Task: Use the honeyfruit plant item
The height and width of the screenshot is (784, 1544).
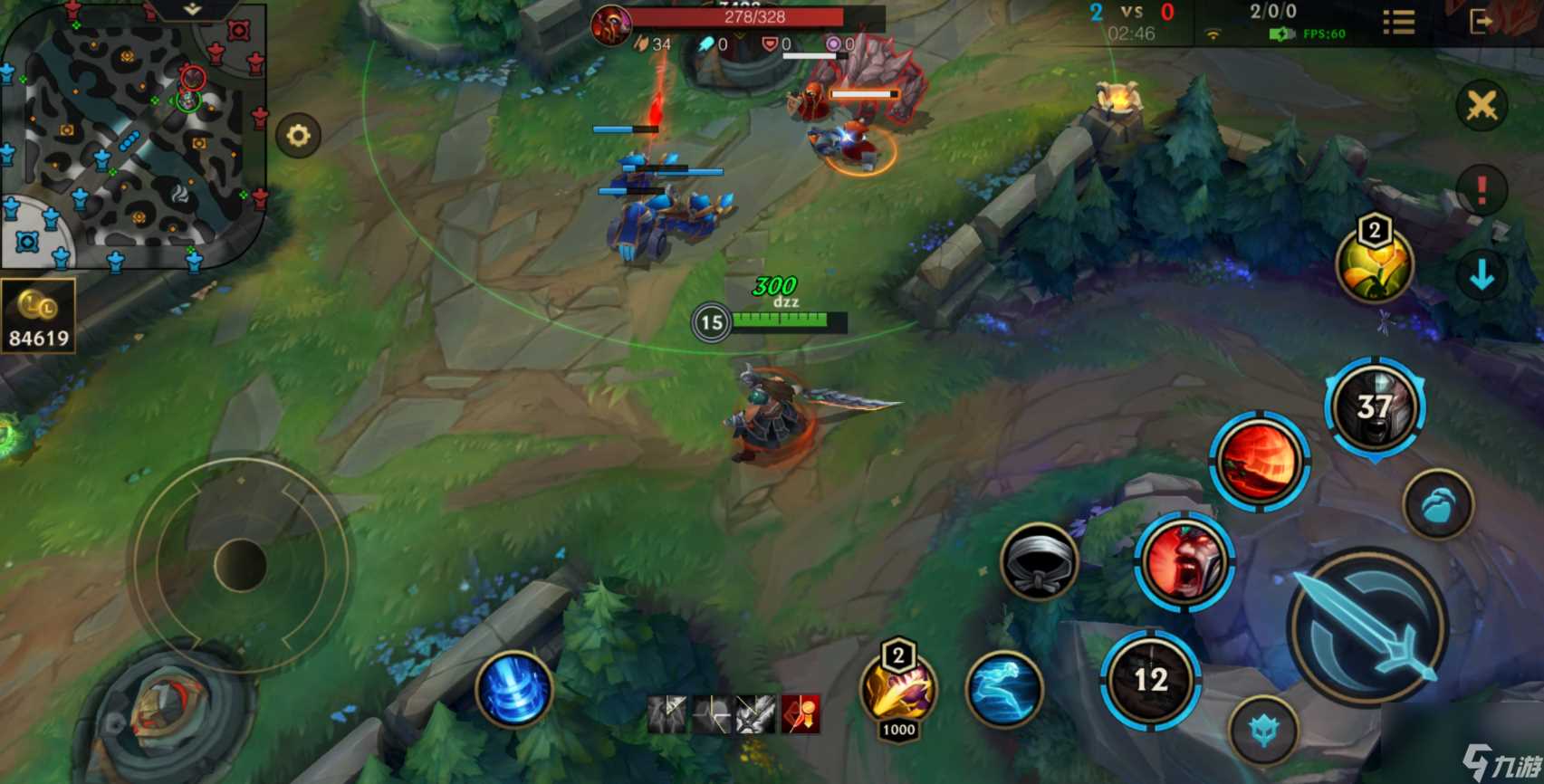Action: click(1375, 265)
